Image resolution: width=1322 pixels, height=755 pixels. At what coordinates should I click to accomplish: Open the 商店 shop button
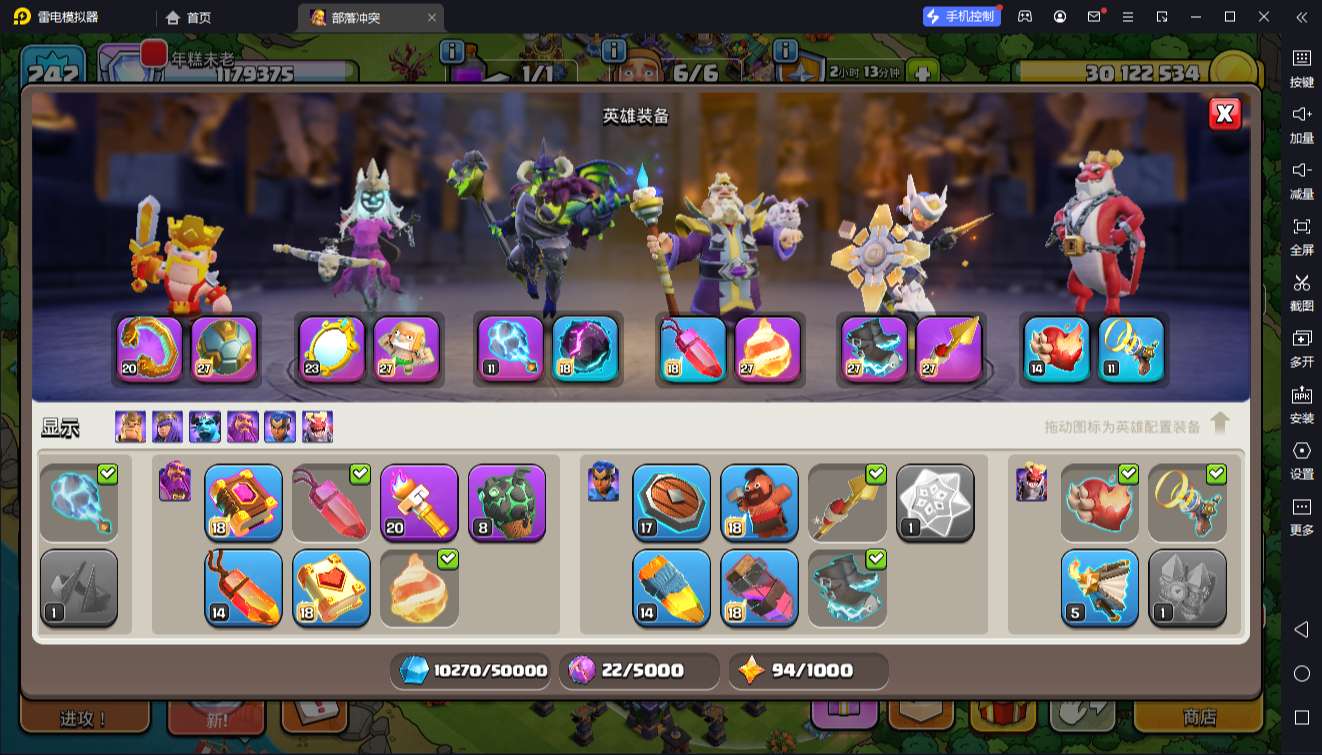(x=1199, y=717)
